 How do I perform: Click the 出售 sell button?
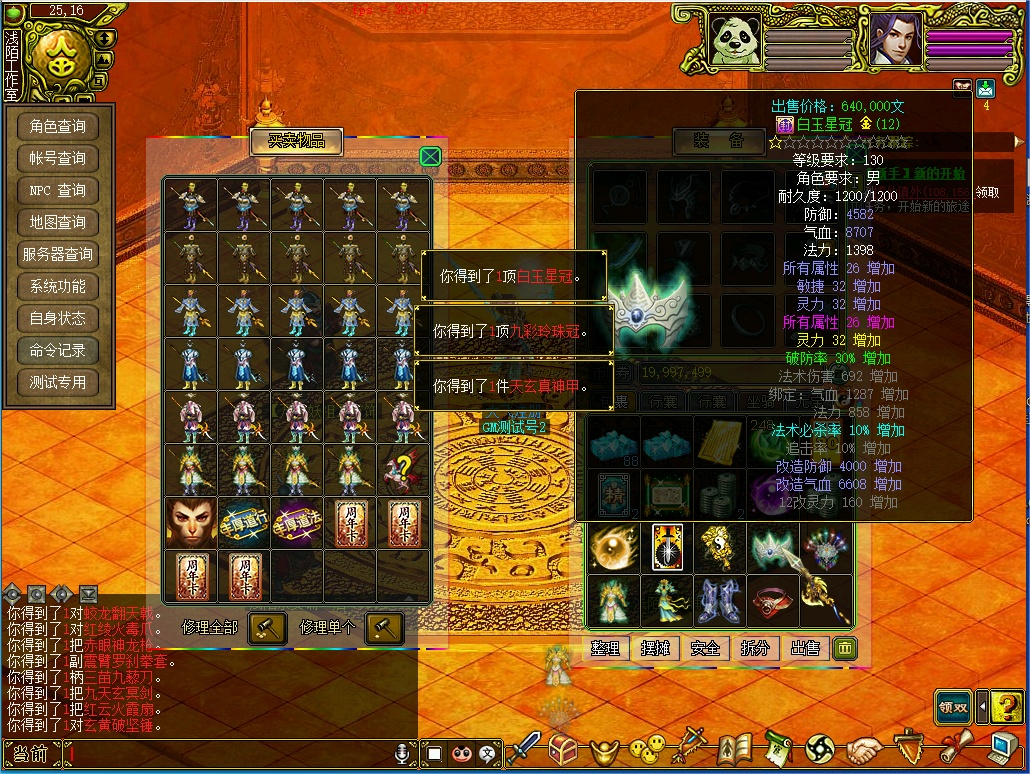tap(805, 648)
